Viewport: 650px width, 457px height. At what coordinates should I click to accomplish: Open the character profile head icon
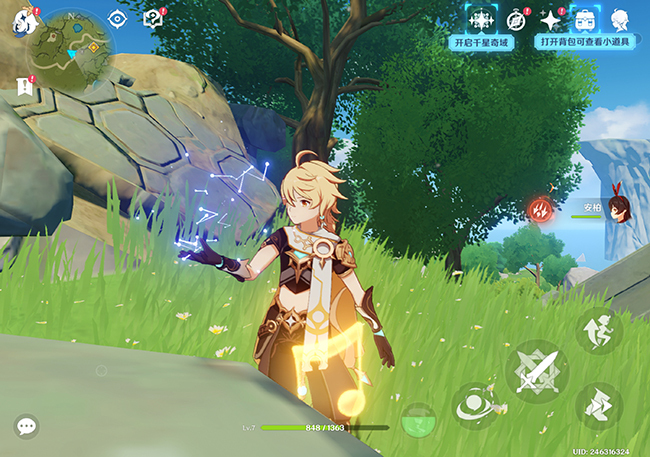621,19
